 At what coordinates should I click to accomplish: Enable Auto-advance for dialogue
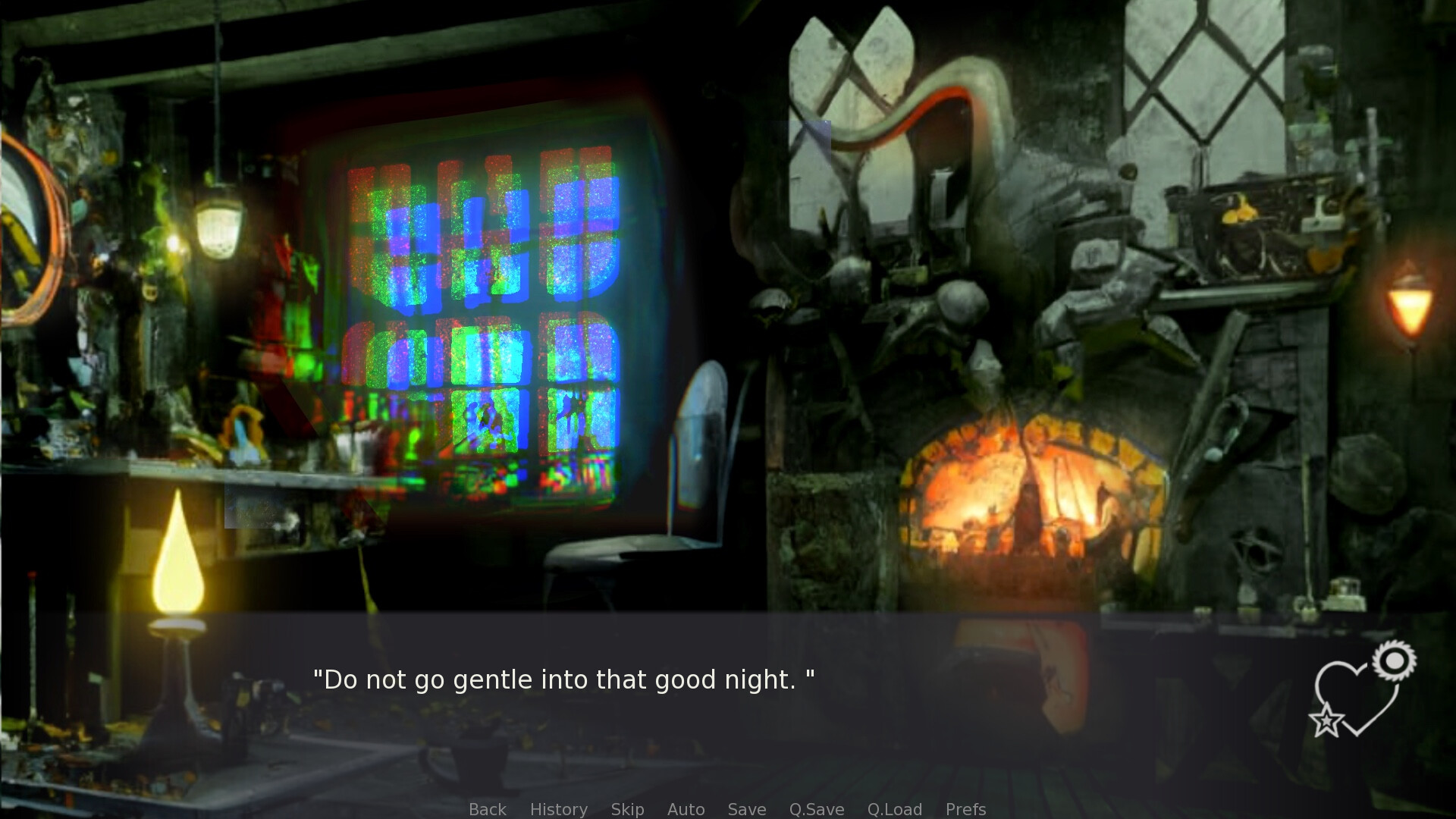(686, 809)
